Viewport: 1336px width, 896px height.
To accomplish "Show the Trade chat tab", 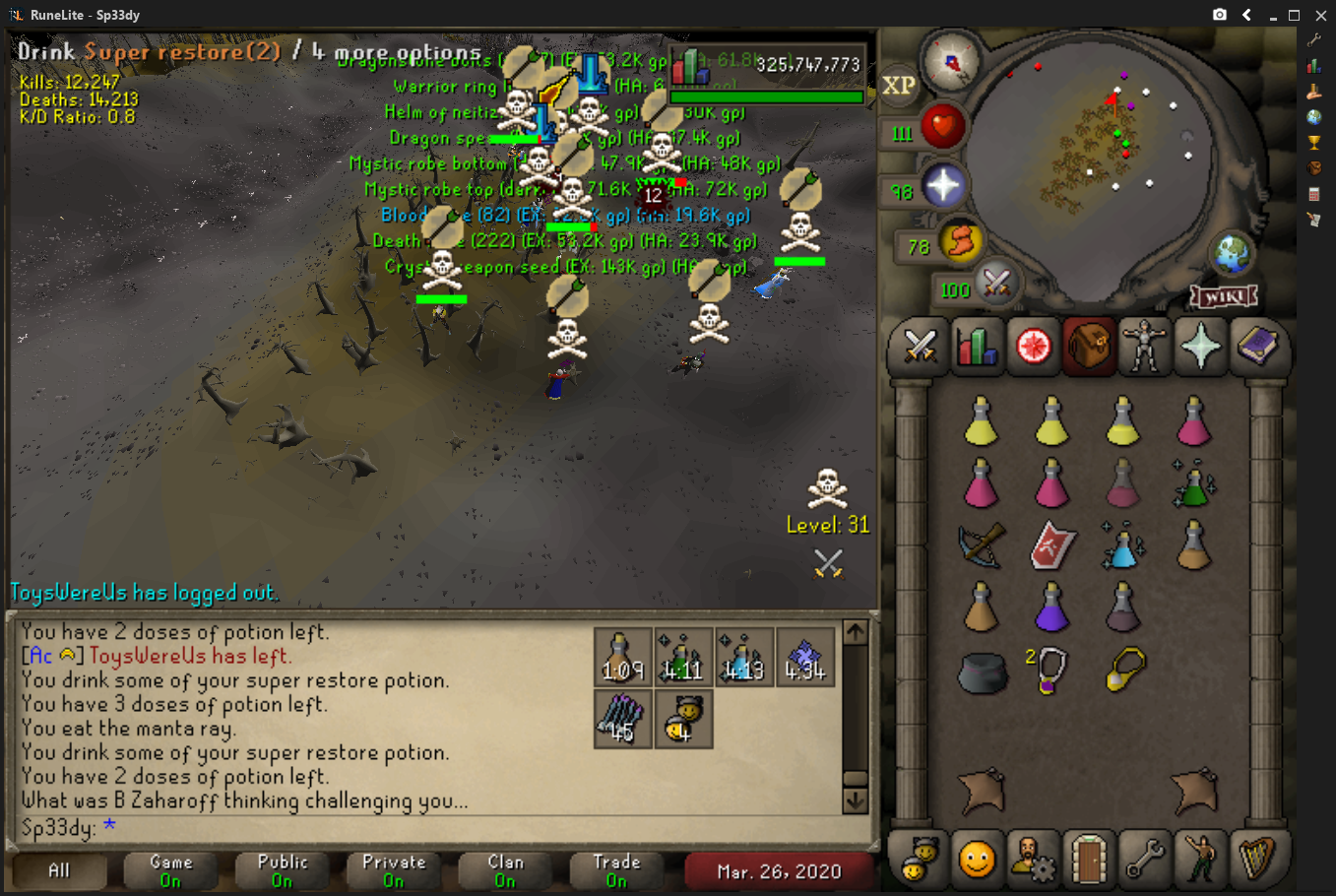I will click(x=616, y=871).
